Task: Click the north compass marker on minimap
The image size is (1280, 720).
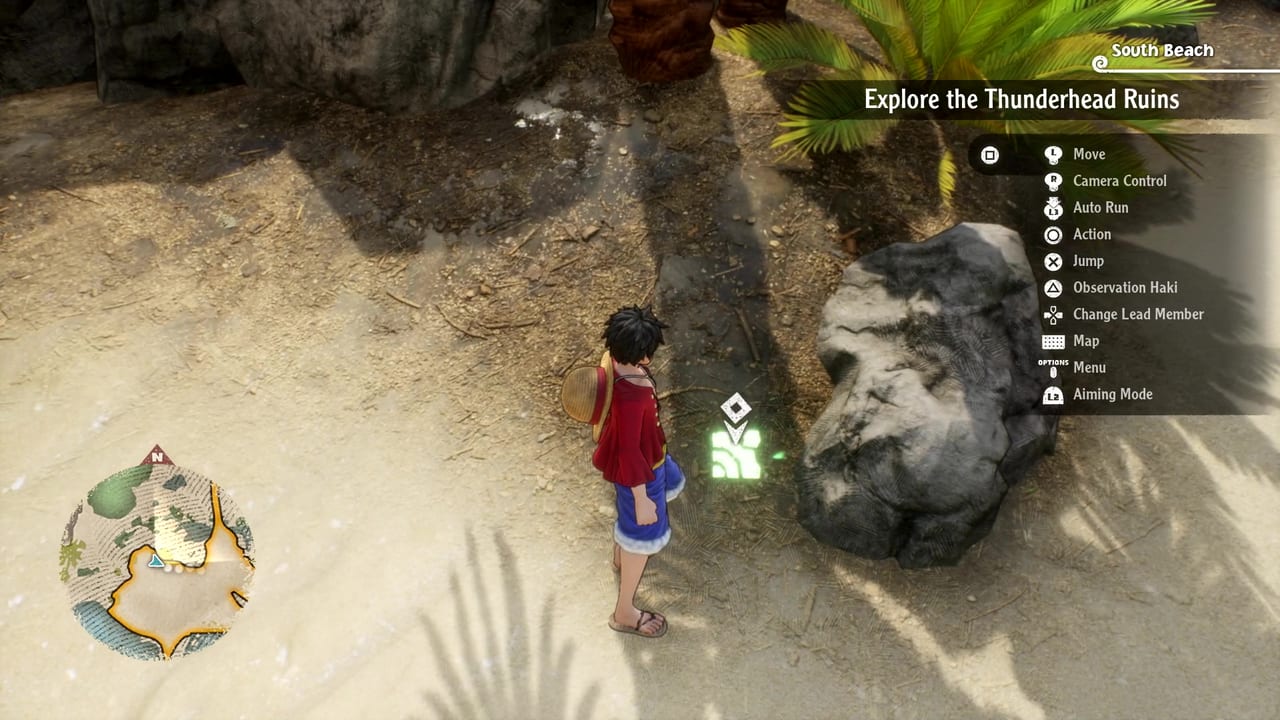Action: pyautogui.click(x=156, y=458)
